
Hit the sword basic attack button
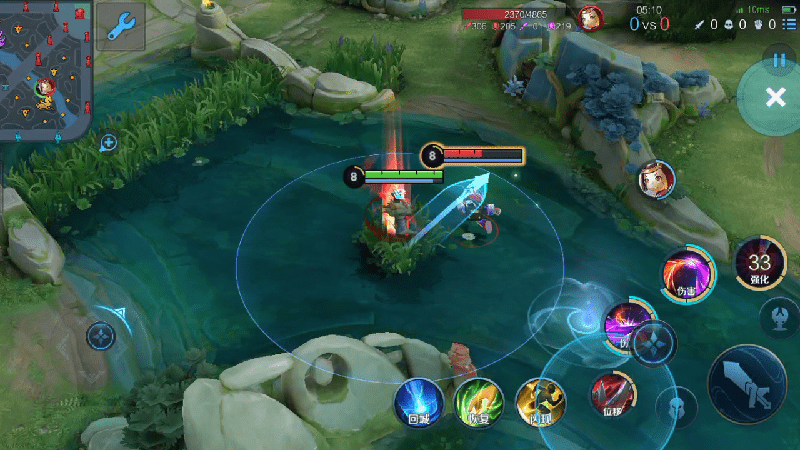click(x=748, y=385)
